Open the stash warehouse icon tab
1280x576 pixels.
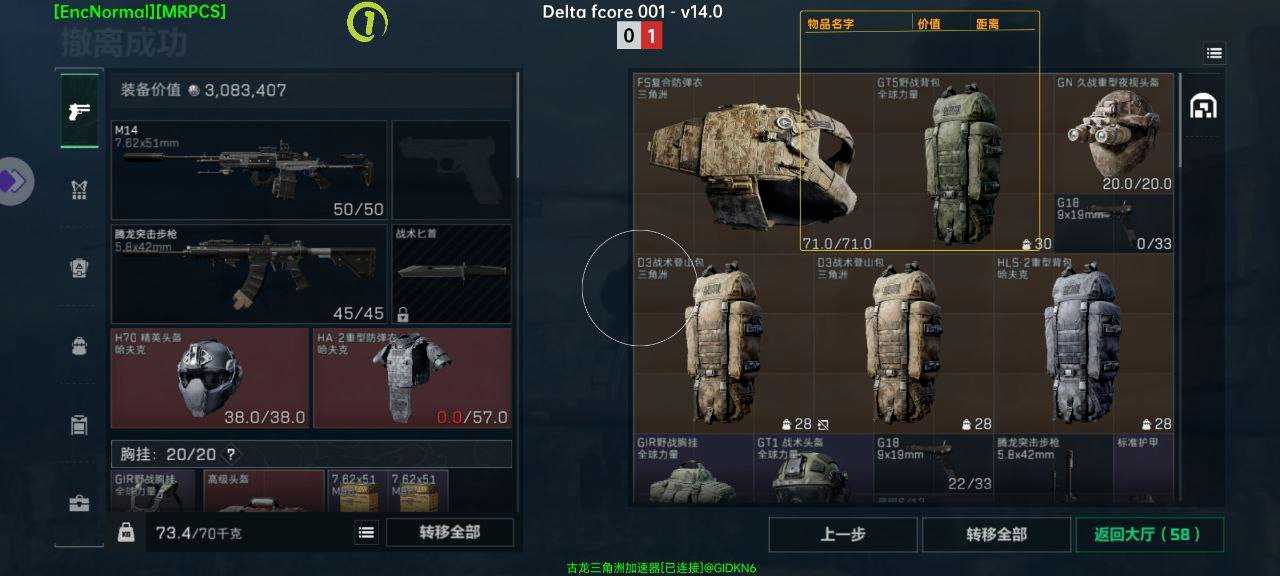click(1203, 105)
